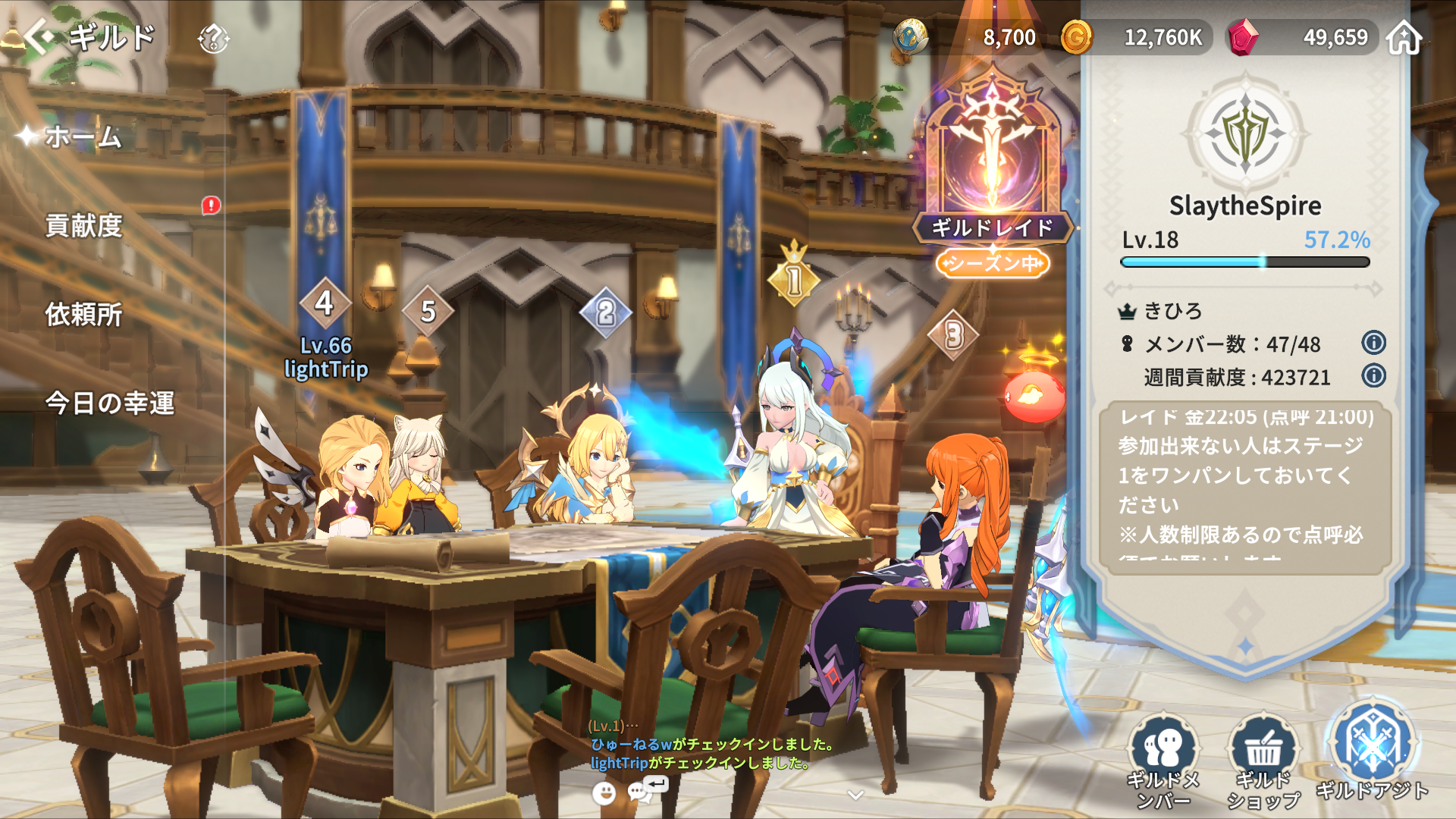The image size is (1456, 819).
Task: Go back using the ギルド back arrow
Action: pyautogui.click(x=39, y=36)
